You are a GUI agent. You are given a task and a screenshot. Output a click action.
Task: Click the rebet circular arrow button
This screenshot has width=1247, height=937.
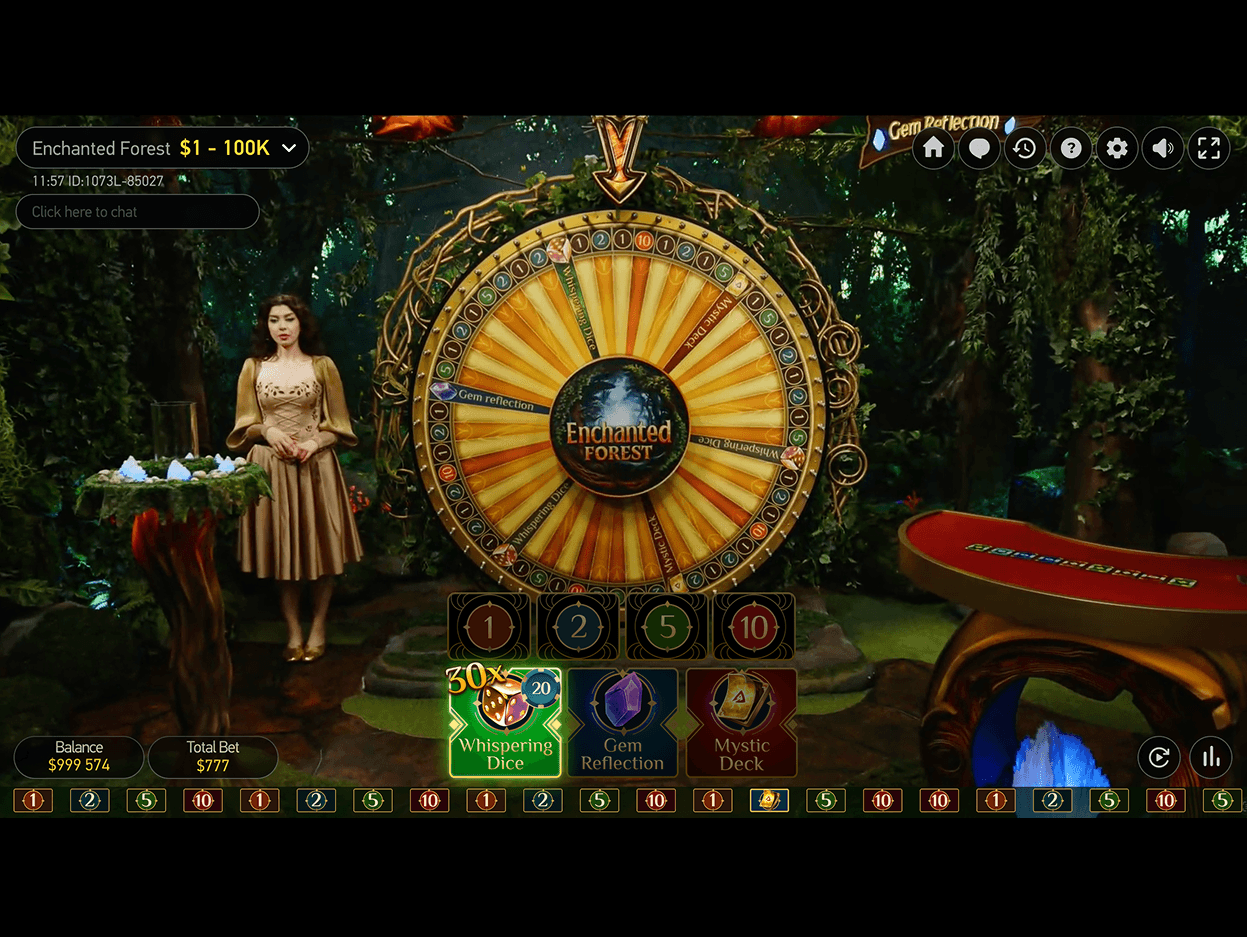[x=1159, y=757]
